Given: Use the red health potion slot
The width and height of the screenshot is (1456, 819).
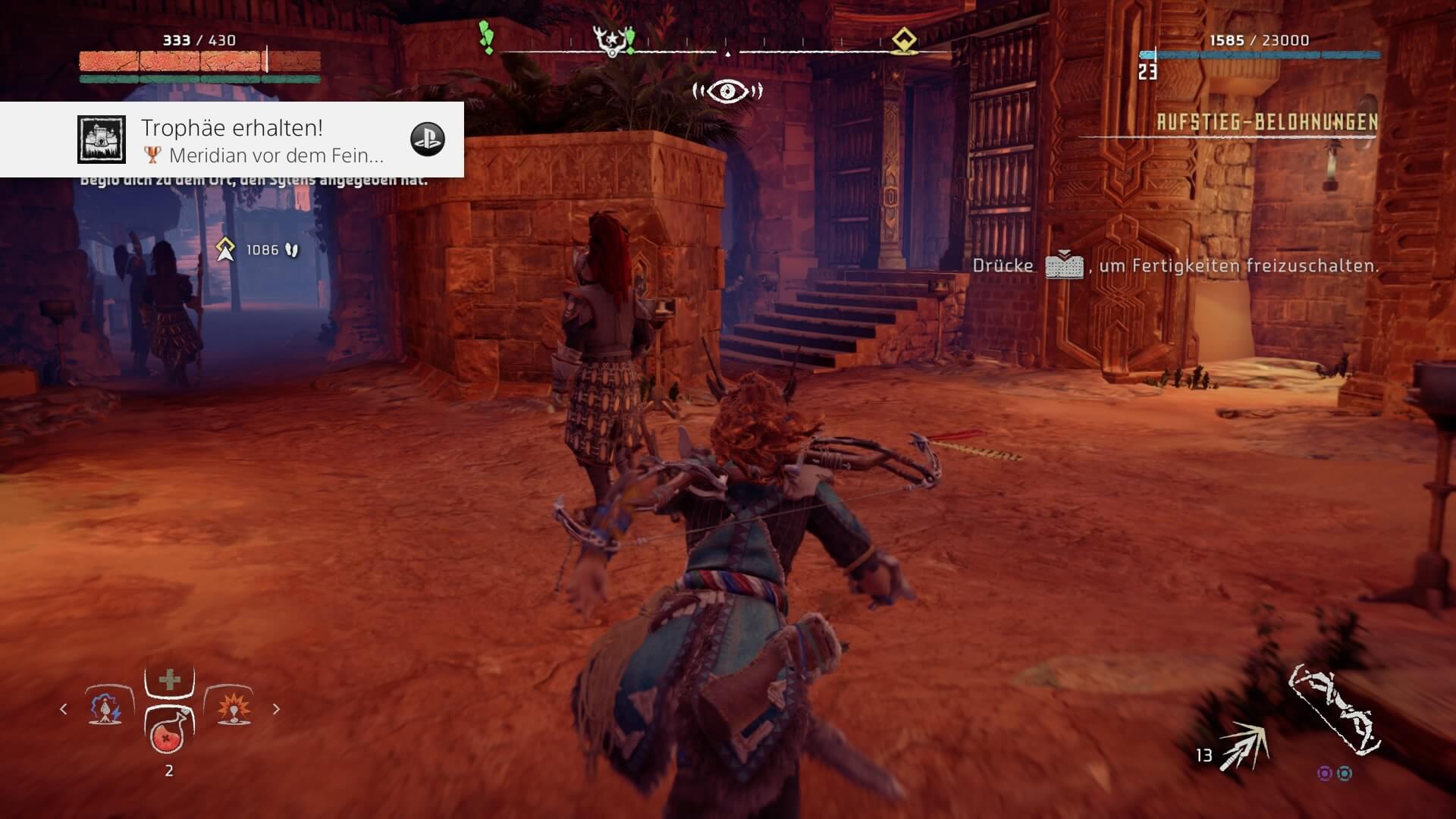Looking at the screenshot, I should 168,731.
